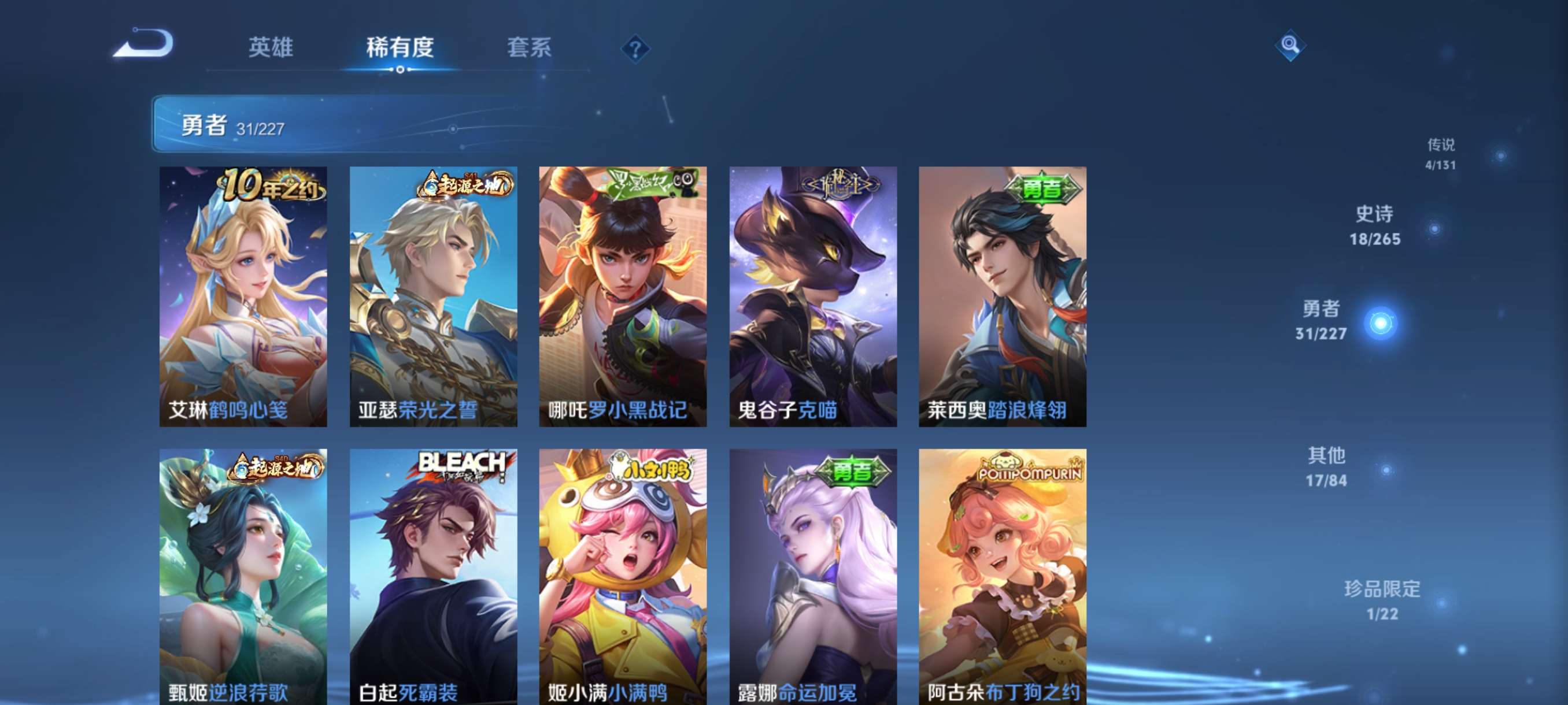Jump to the 史诗 rarity section
Screen dimensions: 1568x705
click(1374, 226)
